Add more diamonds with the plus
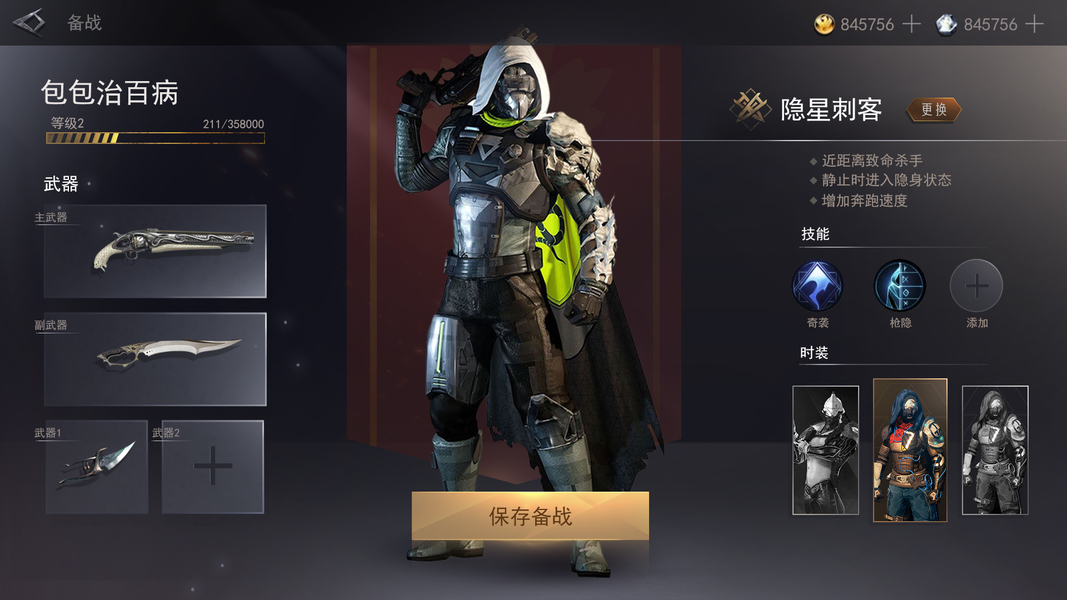Image resolution: width=1067 pixels, height=600 pixels. [1034, 24]
